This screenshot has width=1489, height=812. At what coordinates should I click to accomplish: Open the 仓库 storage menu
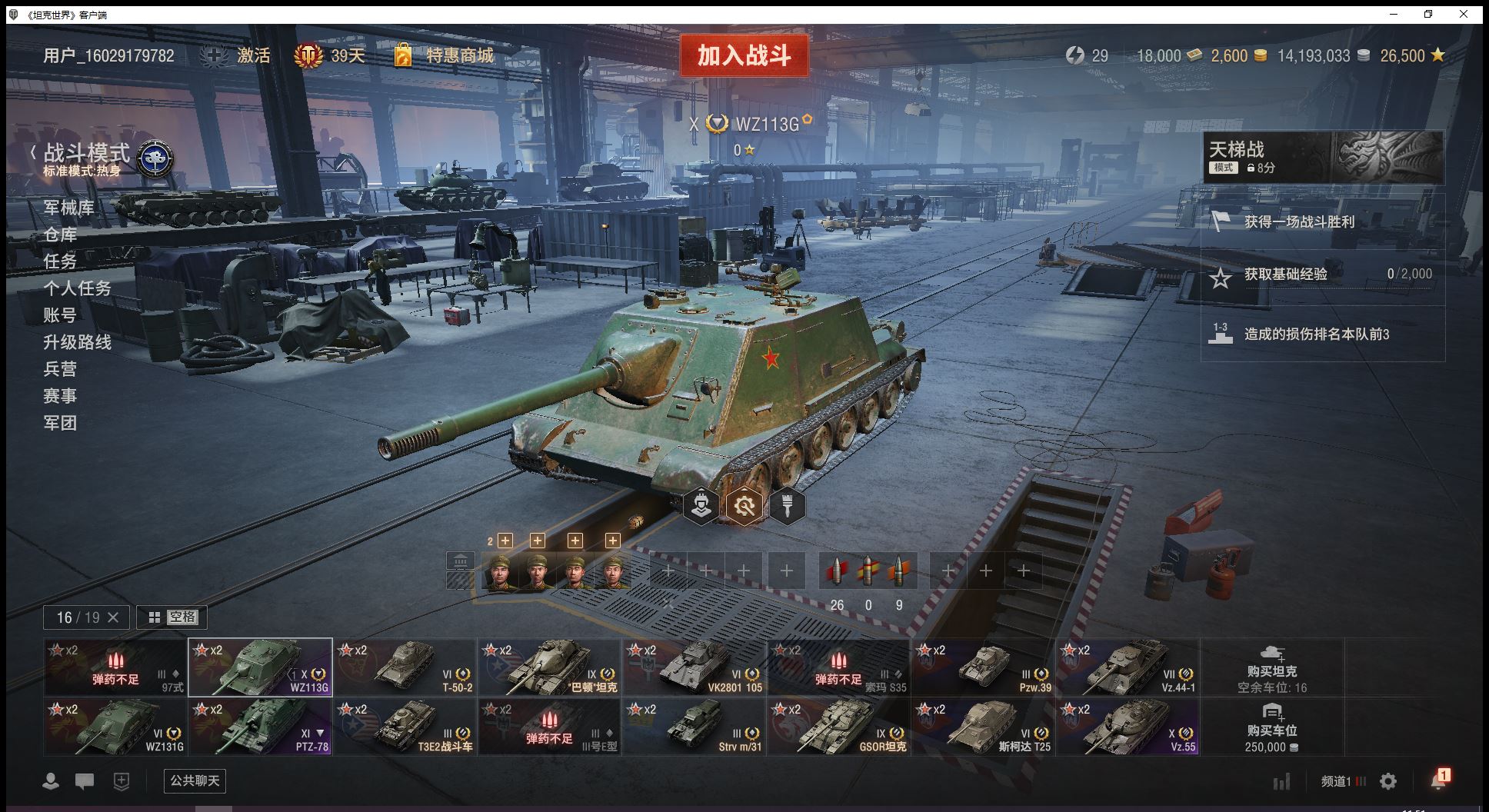[60, 235]
